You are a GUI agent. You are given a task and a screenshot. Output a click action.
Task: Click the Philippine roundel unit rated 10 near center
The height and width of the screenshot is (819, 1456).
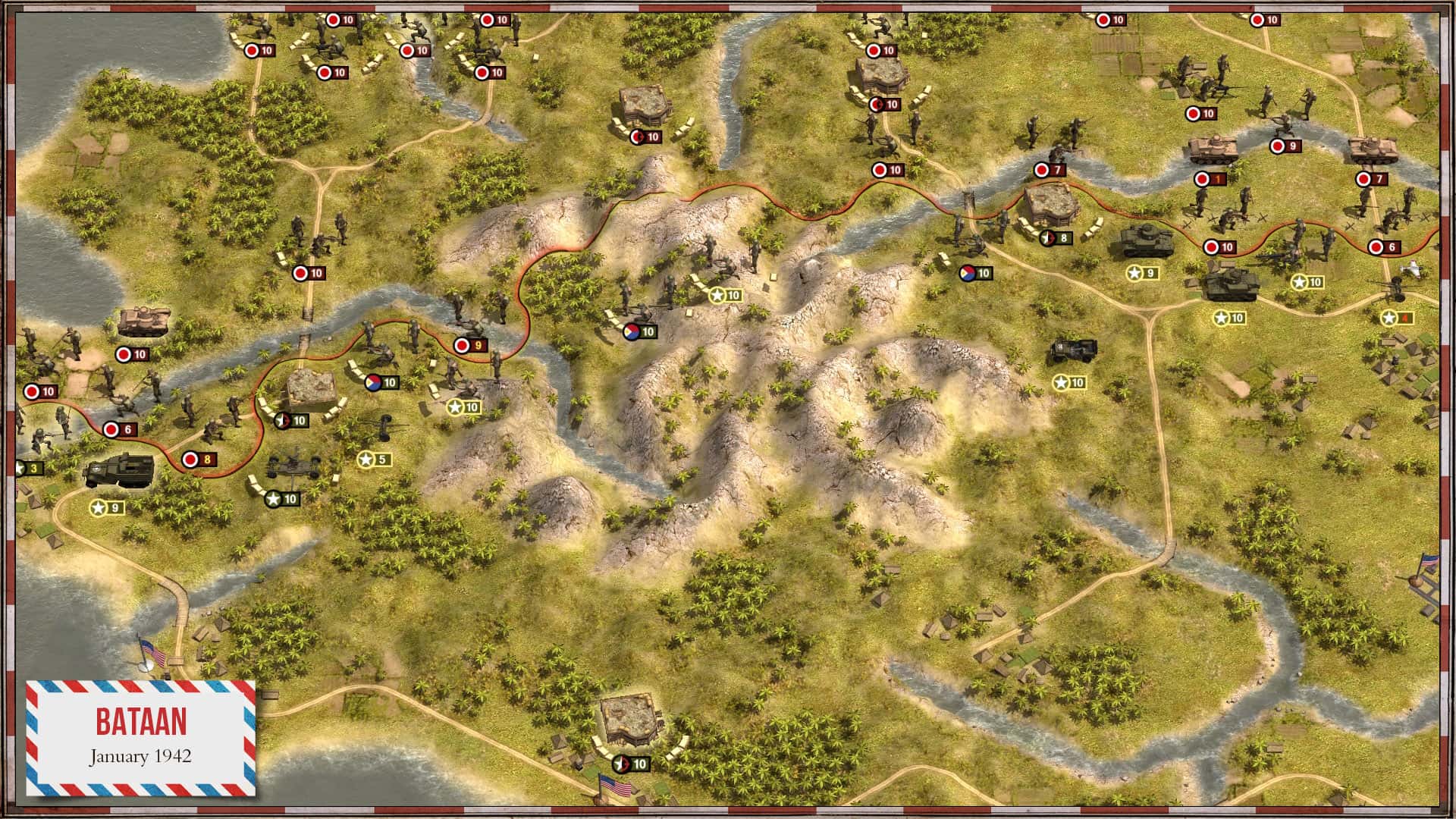tap(635, 331)
